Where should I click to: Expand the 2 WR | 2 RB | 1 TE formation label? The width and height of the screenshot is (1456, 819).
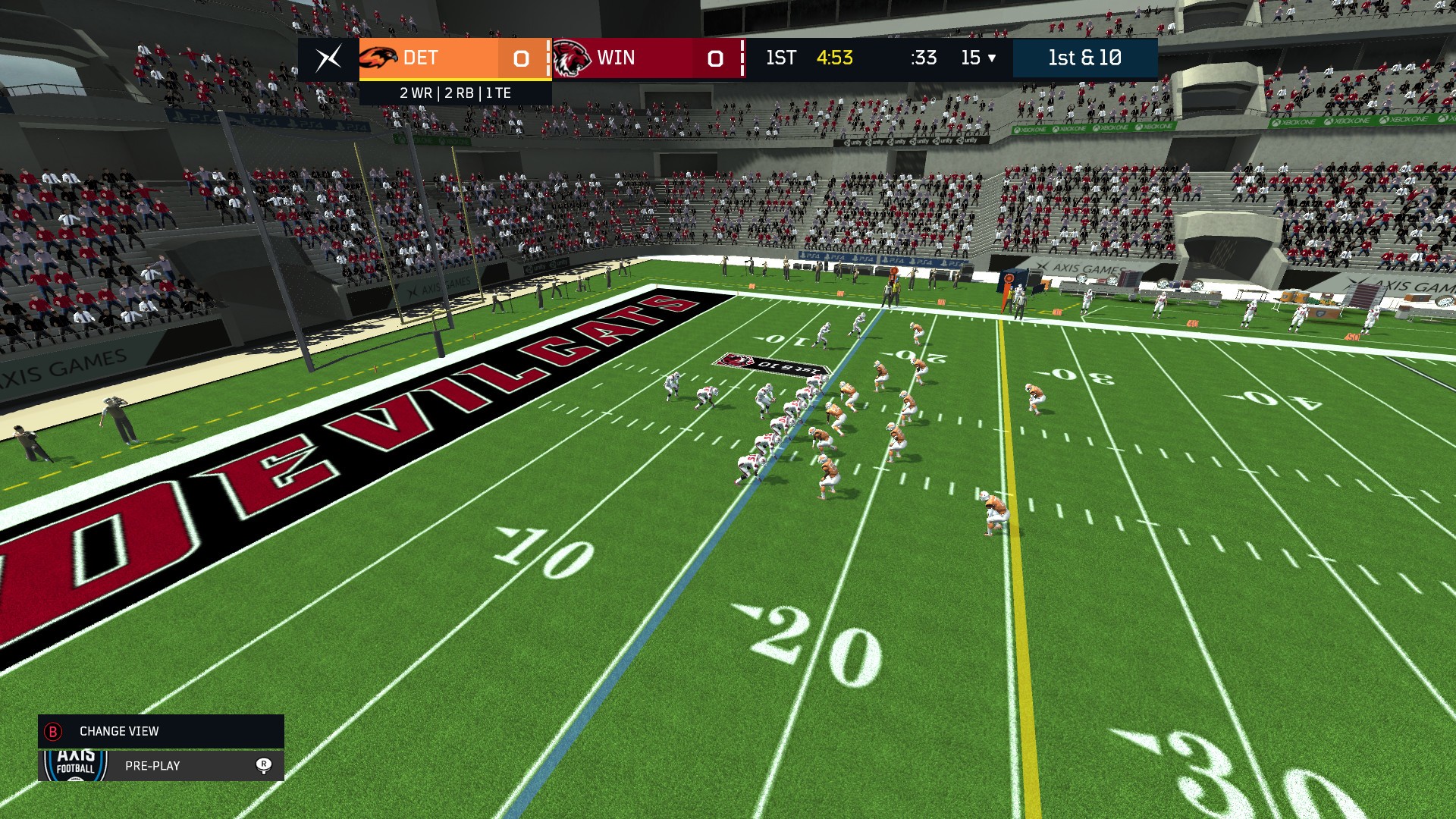point(455,93)
